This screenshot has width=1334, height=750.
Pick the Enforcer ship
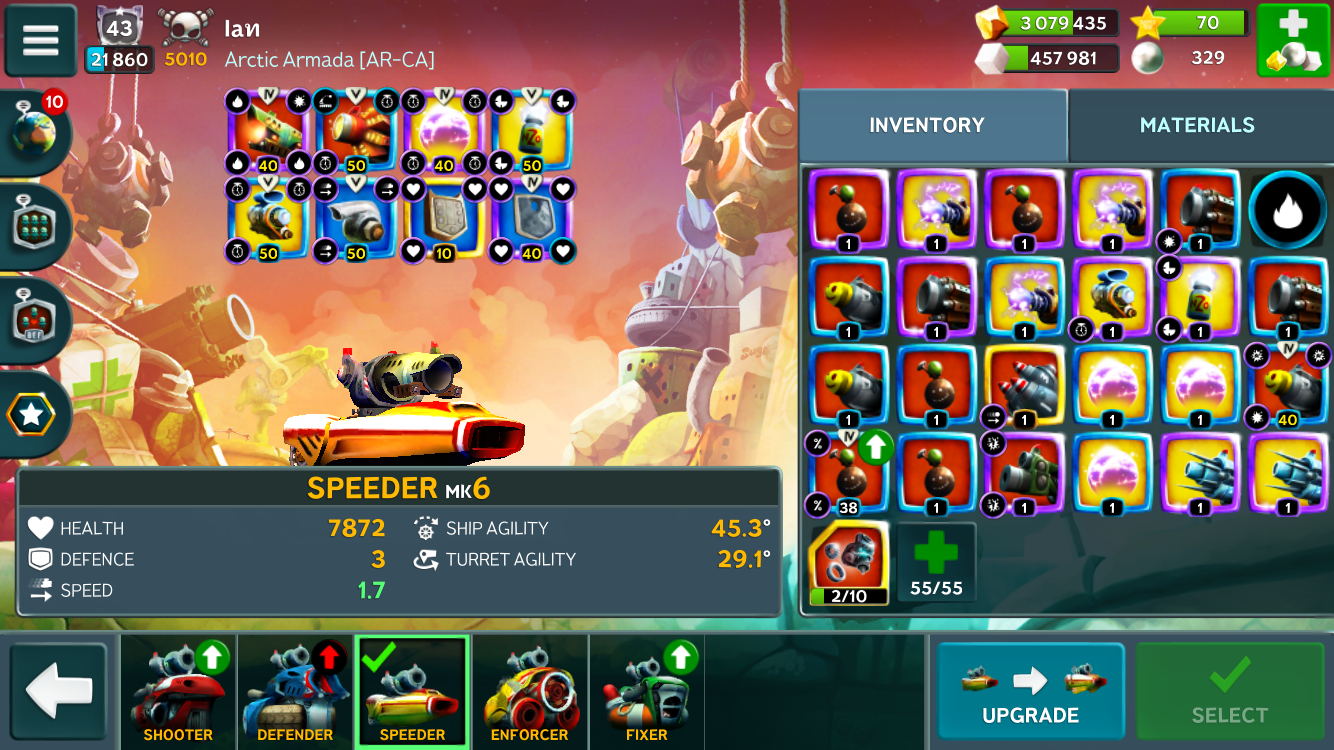pyautogui.click(x=529, y=690)
